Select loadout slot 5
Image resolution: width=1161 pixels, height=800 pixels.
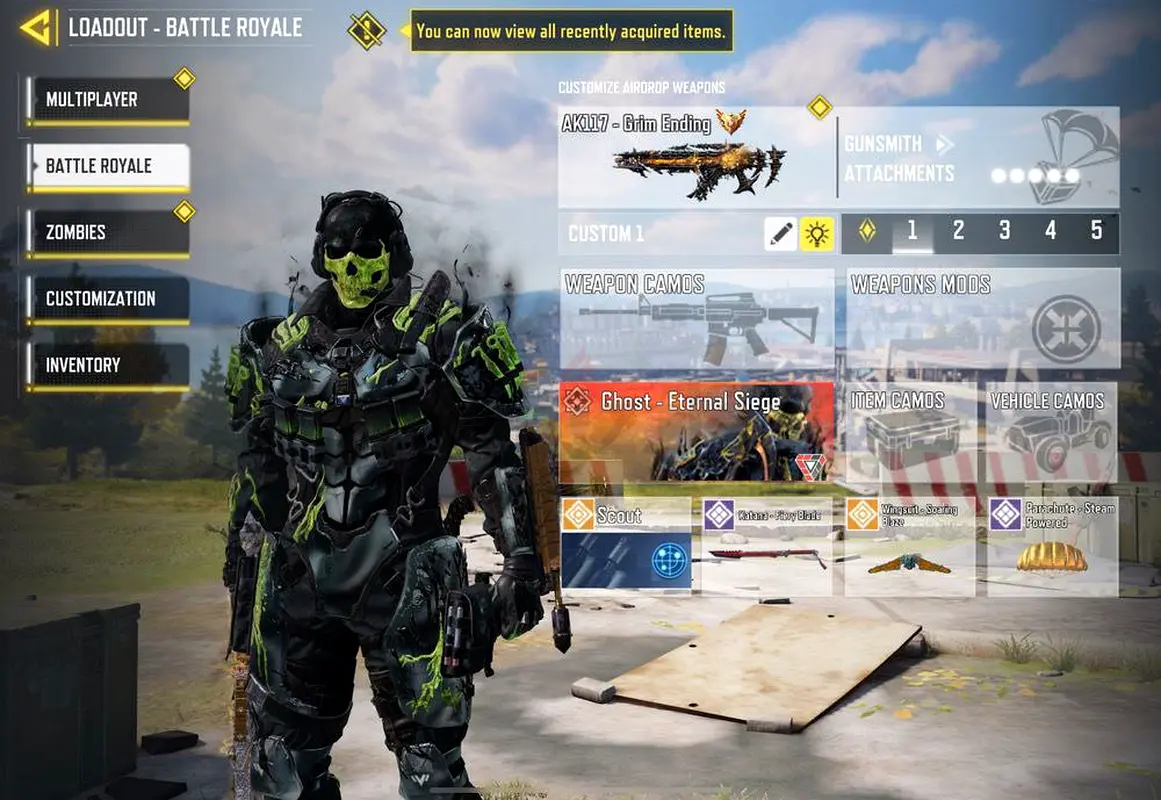[1096, 232]
